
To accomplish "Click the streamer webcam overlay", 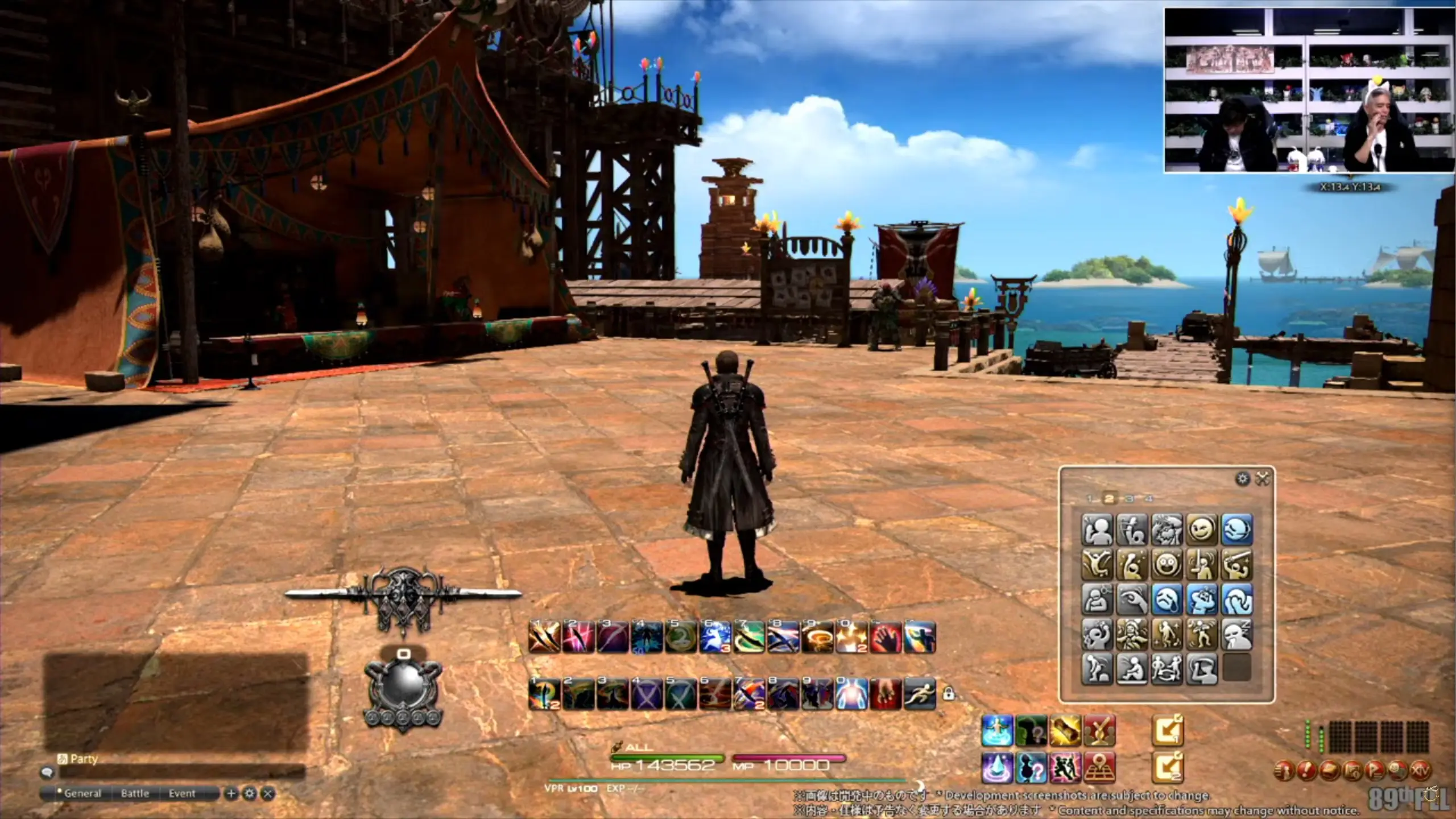I will tap(1309, 90).
